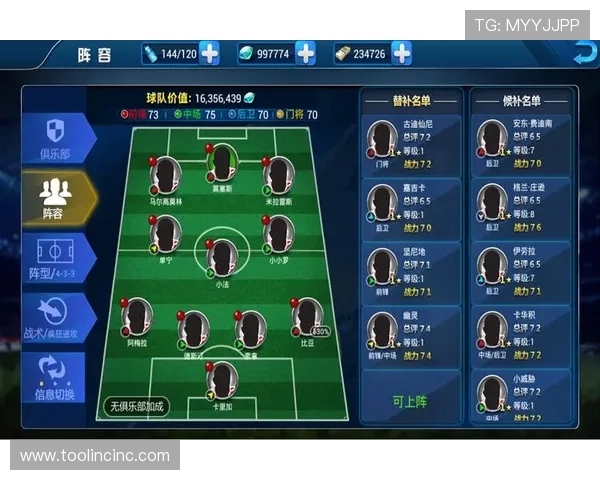Open the 俱乐部 club tab
This screenshot has width=600, height=480.
pos(58,136)
